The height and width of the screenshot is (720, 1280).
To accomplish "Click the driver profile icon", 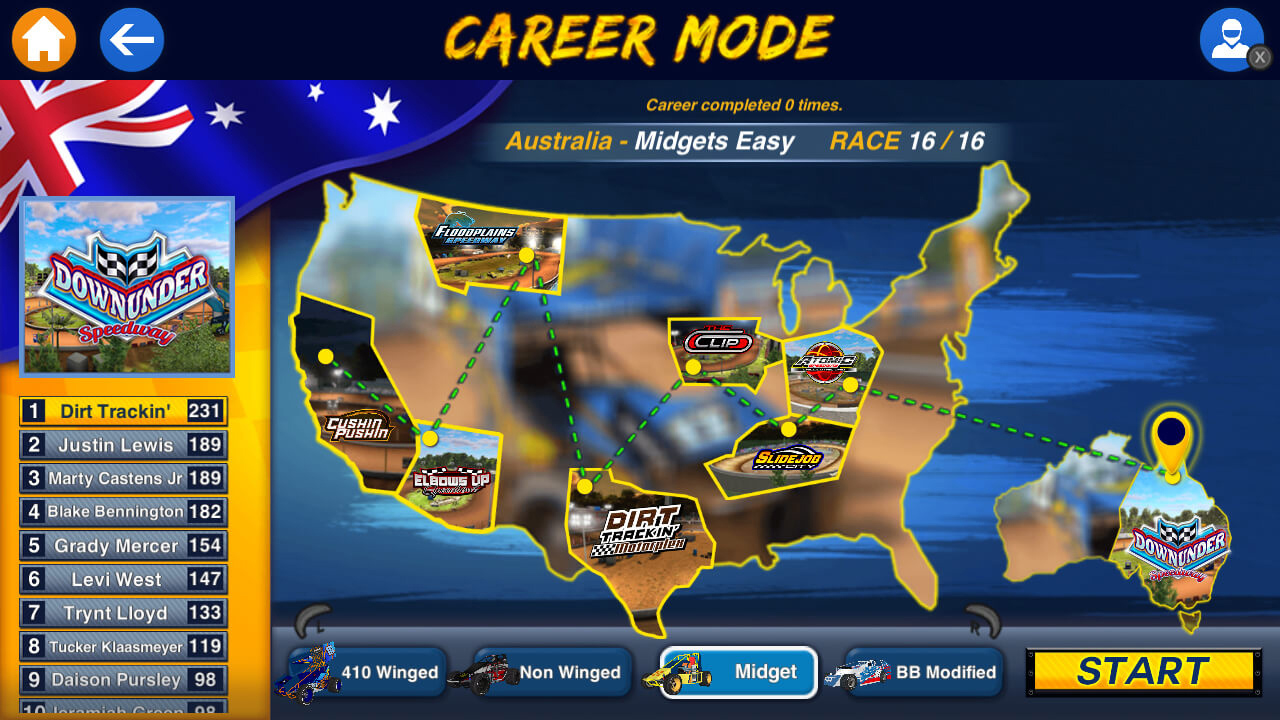I will [x=1231, y=39].
